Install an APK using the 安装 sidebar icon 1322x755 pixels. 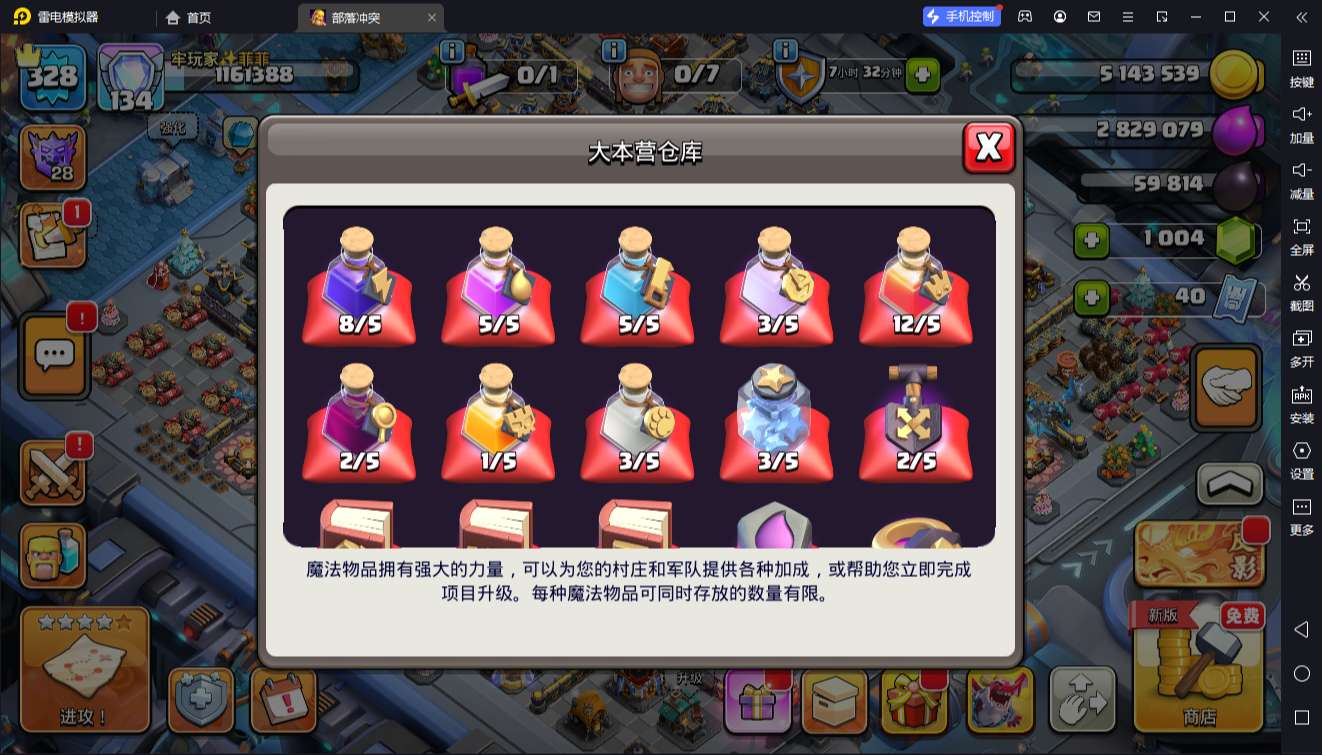1301,400
